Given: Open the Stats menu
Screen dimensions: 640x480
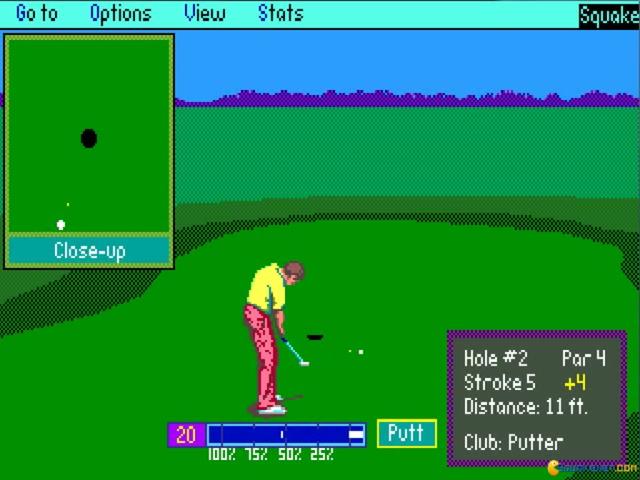Looking at the screenshot, I should (280, 14).
